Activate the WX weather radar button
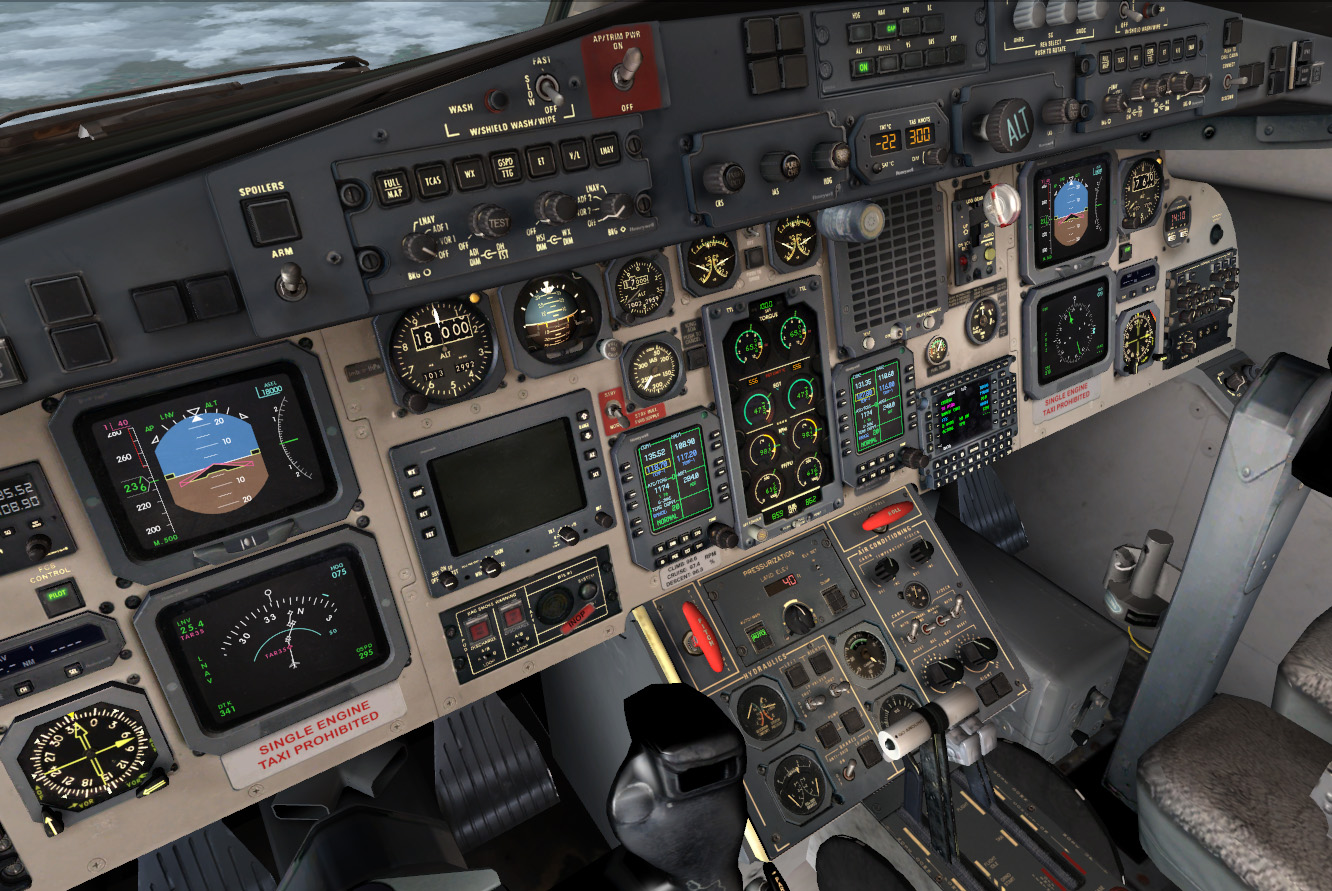This screenshot has width=1332, height=891. (469, 173)
